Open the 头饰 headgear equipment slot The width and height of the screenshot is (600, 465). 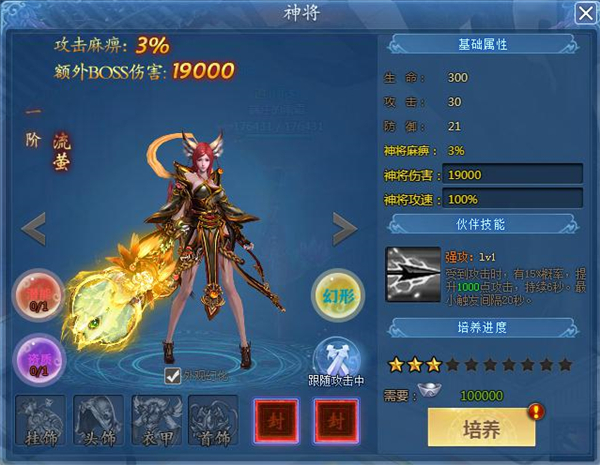[x=99, y=420]
